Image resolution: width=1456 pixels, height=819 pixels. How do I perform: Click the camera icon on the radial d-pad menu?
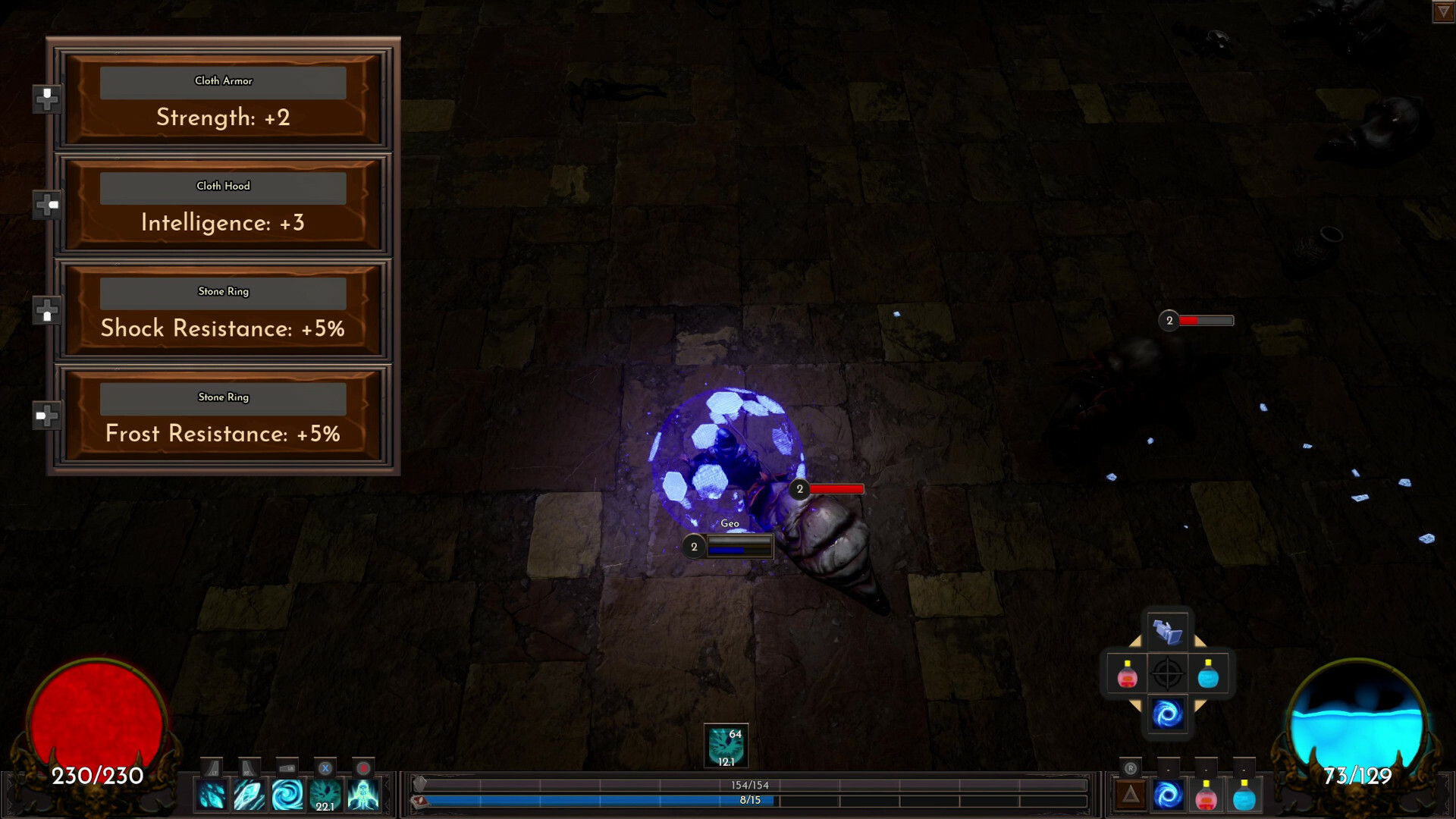coord(1168,632)
